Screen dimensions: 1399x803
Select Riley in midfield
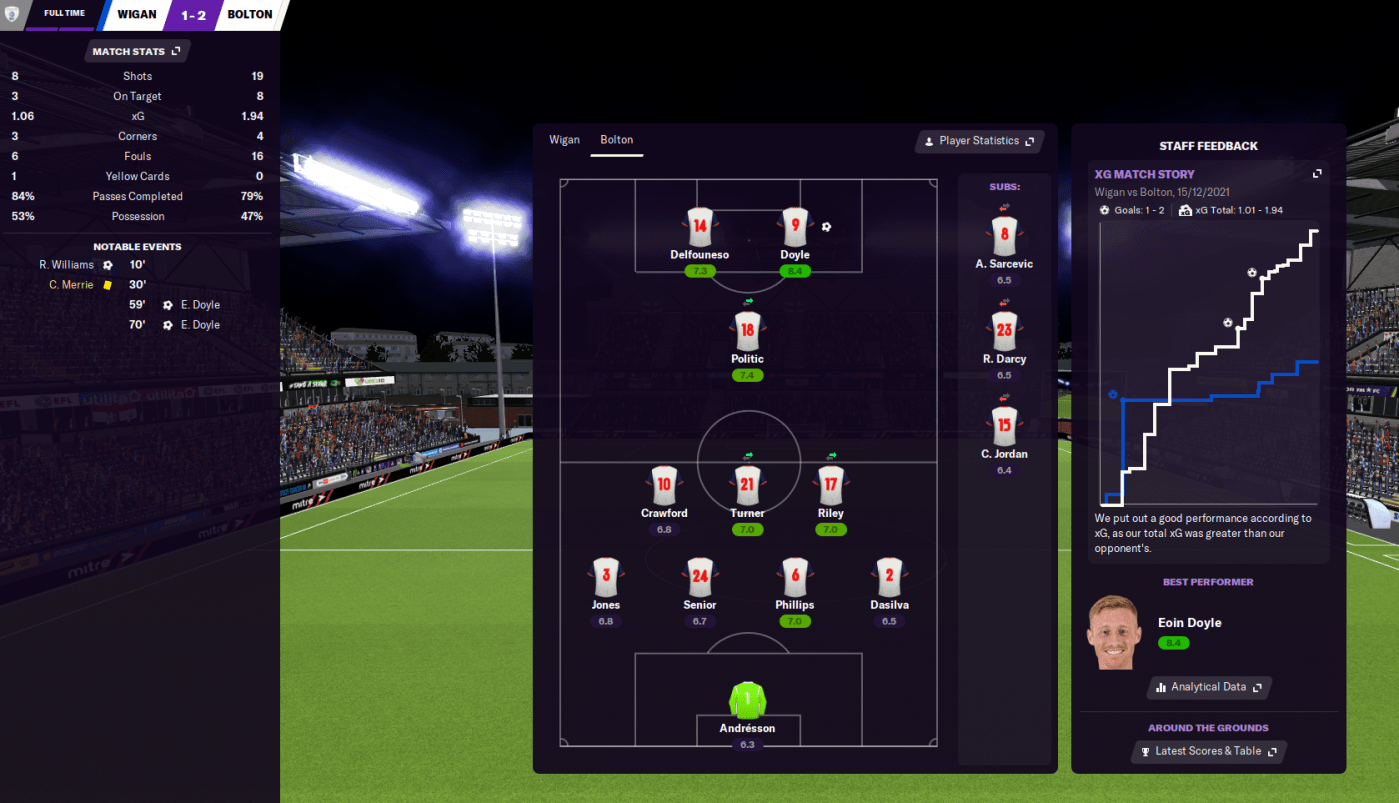coord(830,485)
